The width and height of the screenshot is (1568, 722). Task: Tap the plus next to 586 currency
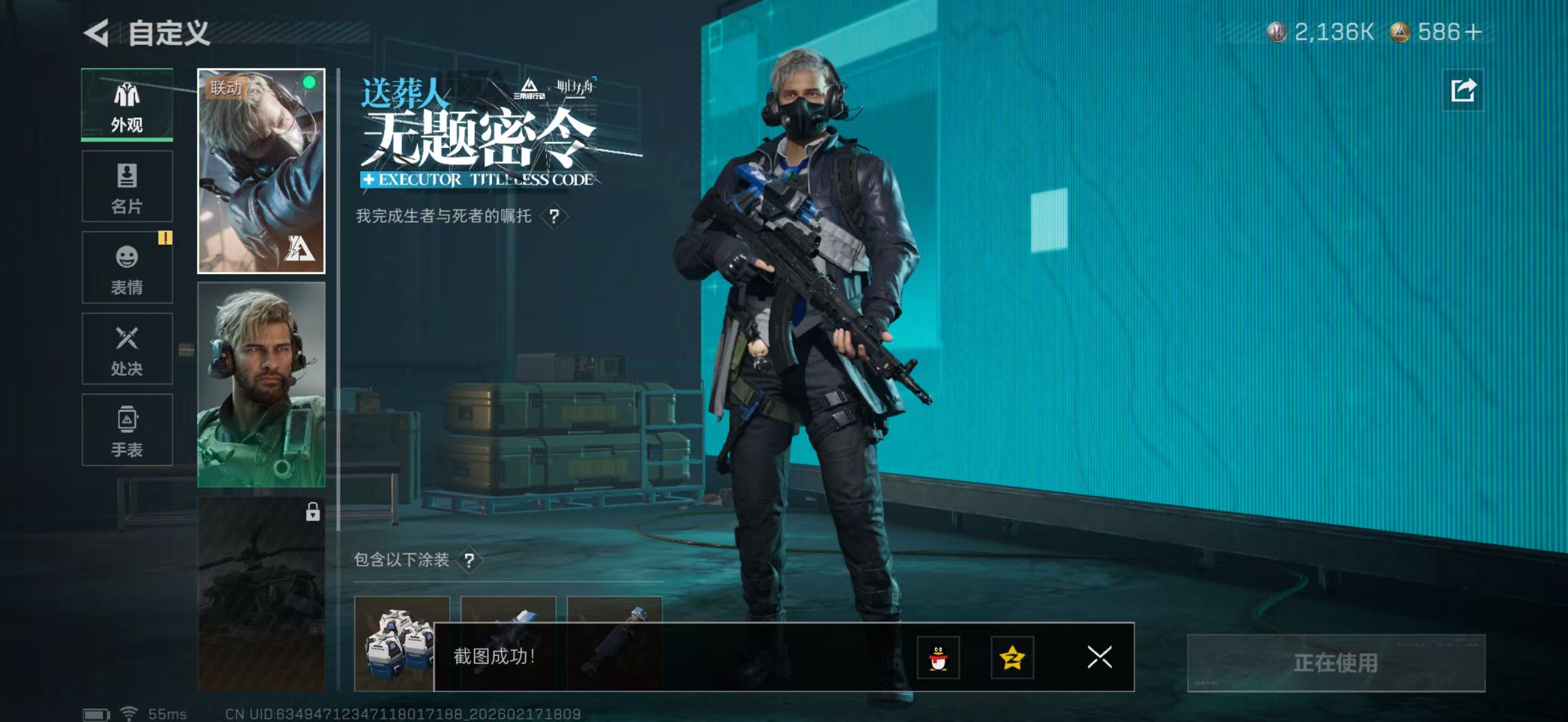pos(1473,33)
